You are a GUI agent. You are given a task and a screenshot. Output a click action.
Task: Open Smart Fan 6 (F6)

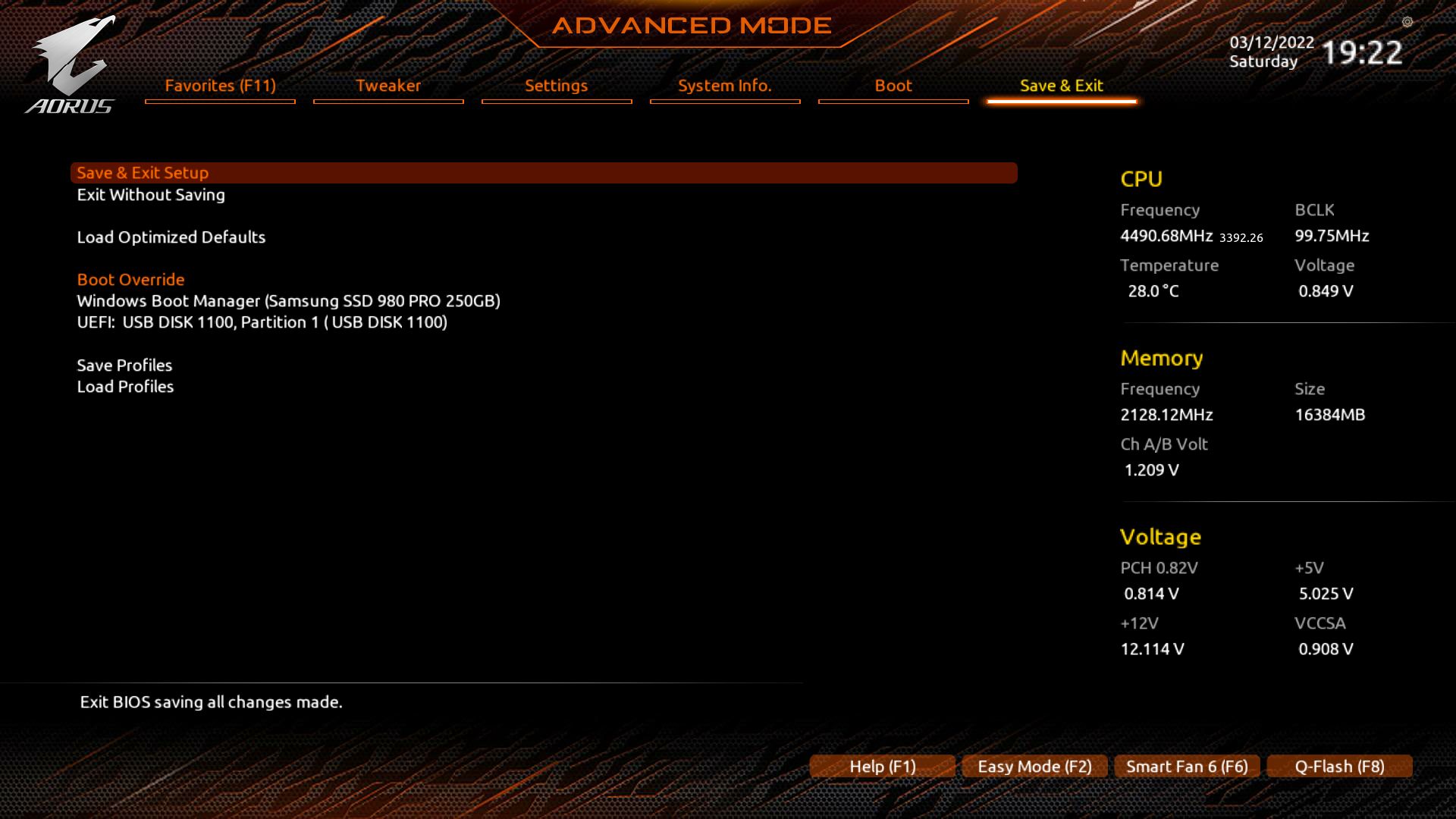[1186, 767]
